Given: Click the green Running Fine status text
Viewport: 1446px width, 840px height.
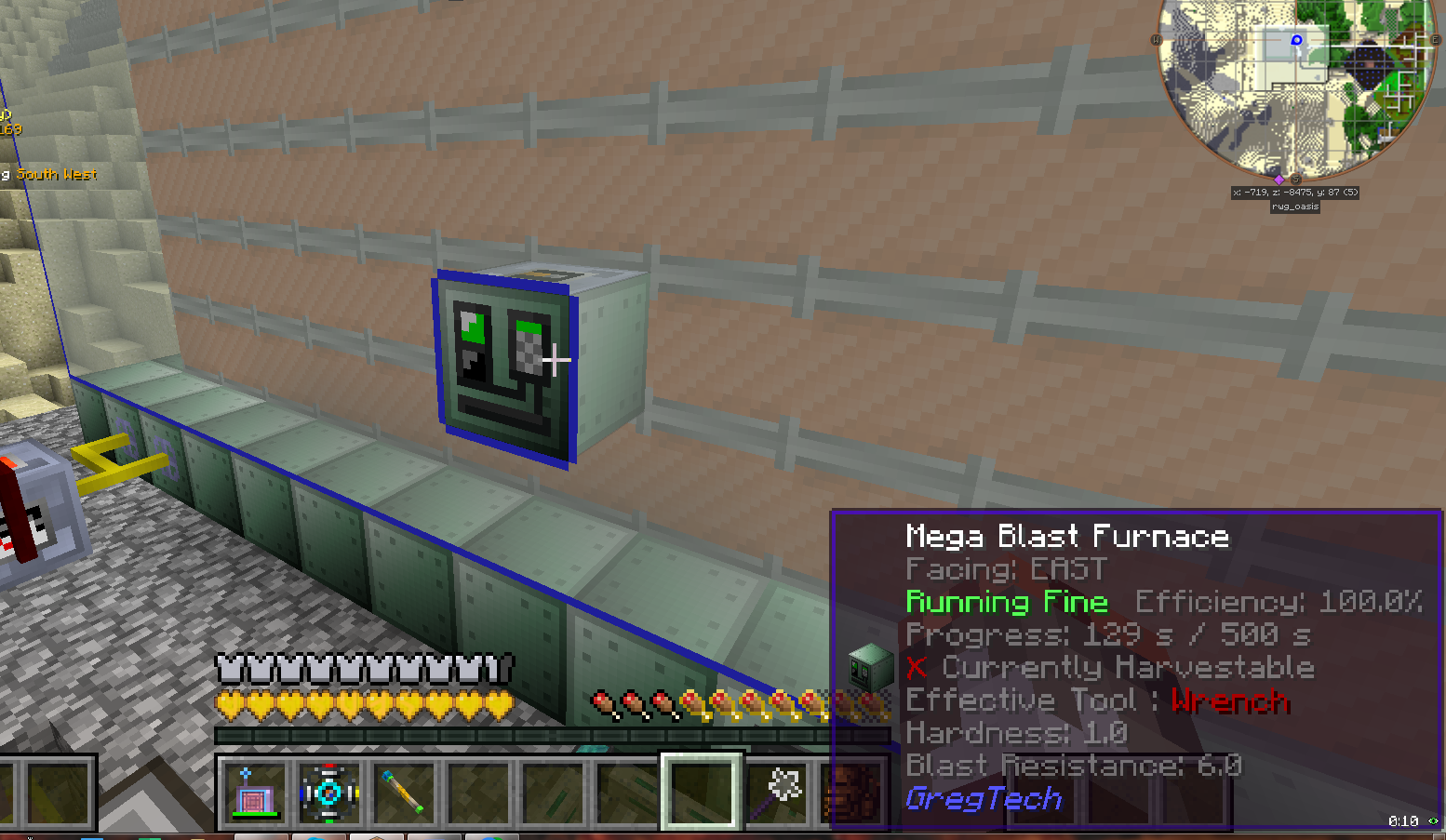Looking at the screenshot, I should 1007,602.
